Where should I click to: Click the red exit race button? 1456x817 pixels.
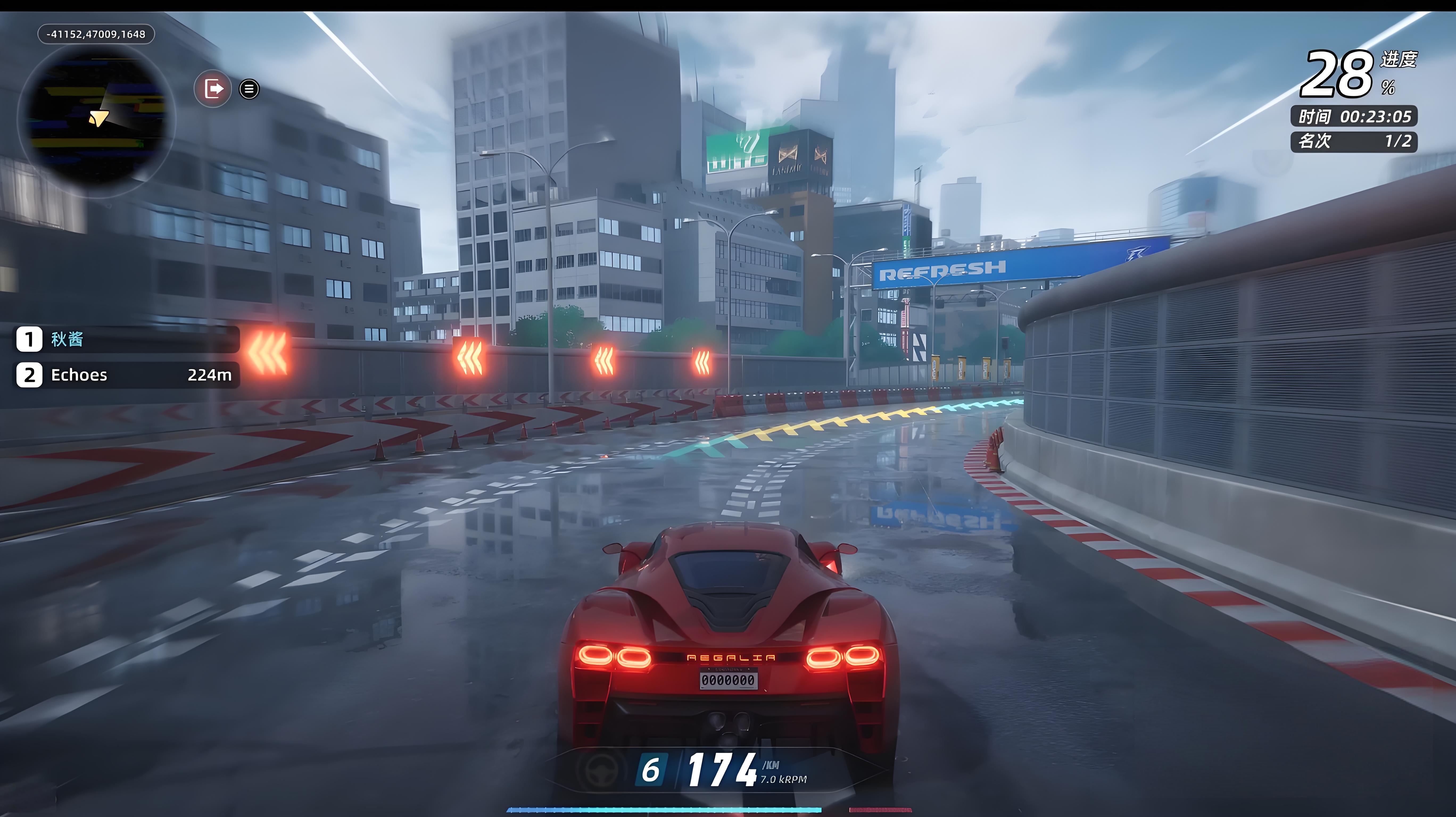pos(213,89)
